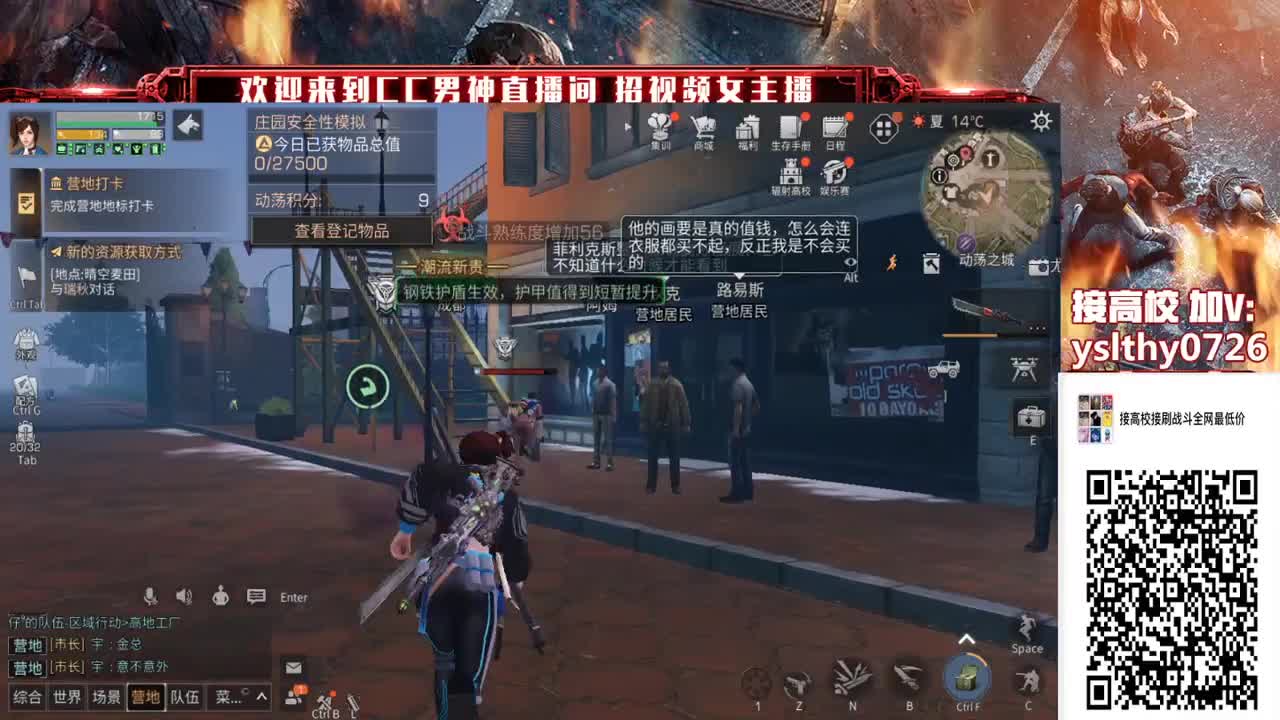The width and height of the screenshot is (1280, 720).
Task: Switch to the 队伍 chat tab
Action: (184, 697)
